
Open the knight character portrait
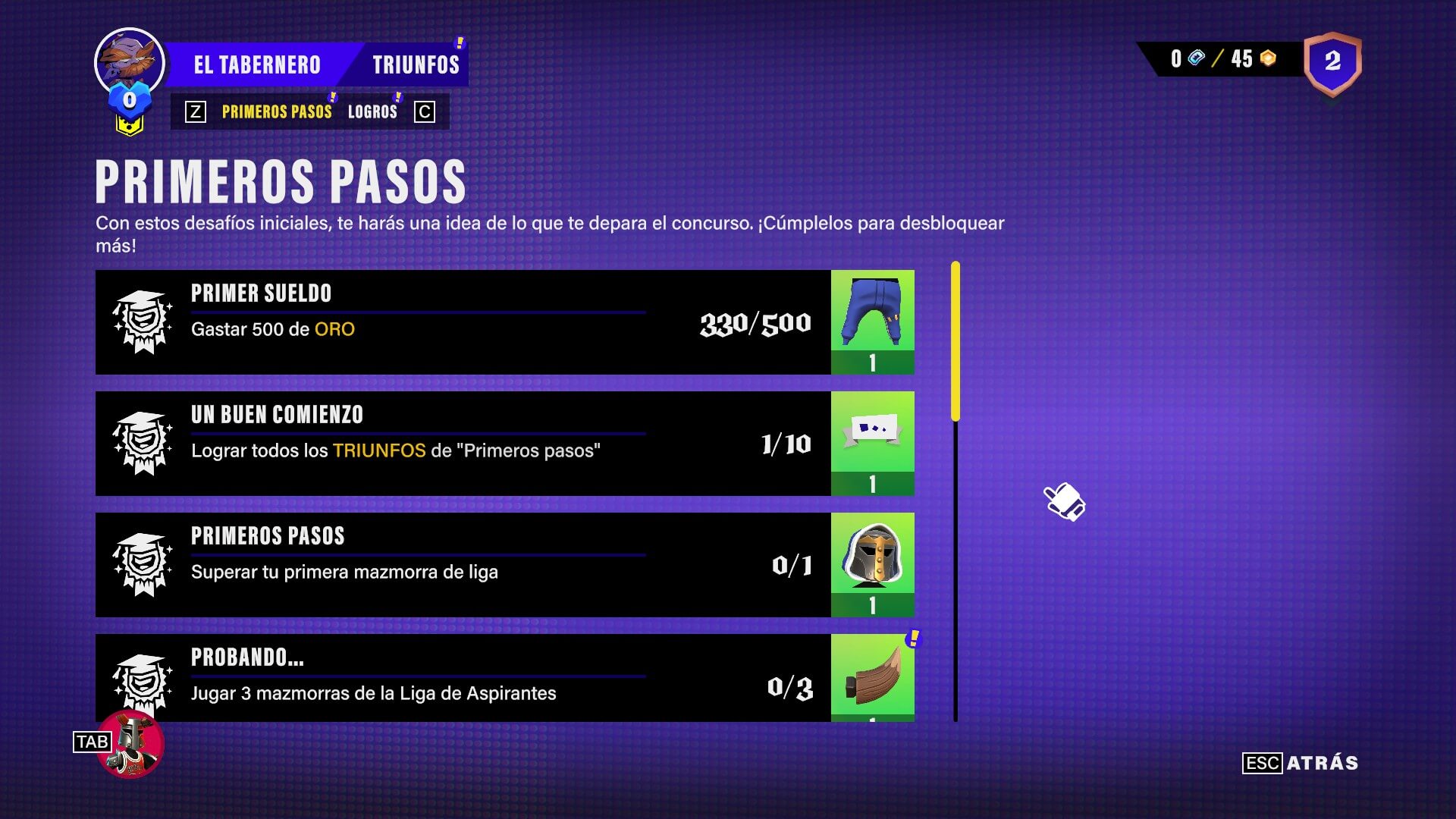point(132,744)
